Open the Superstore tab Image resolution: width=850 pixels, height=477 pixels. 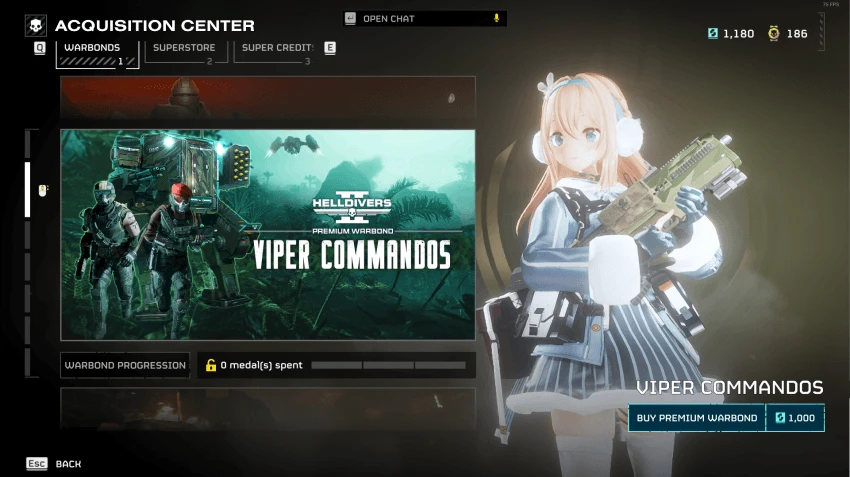point(184,51)
